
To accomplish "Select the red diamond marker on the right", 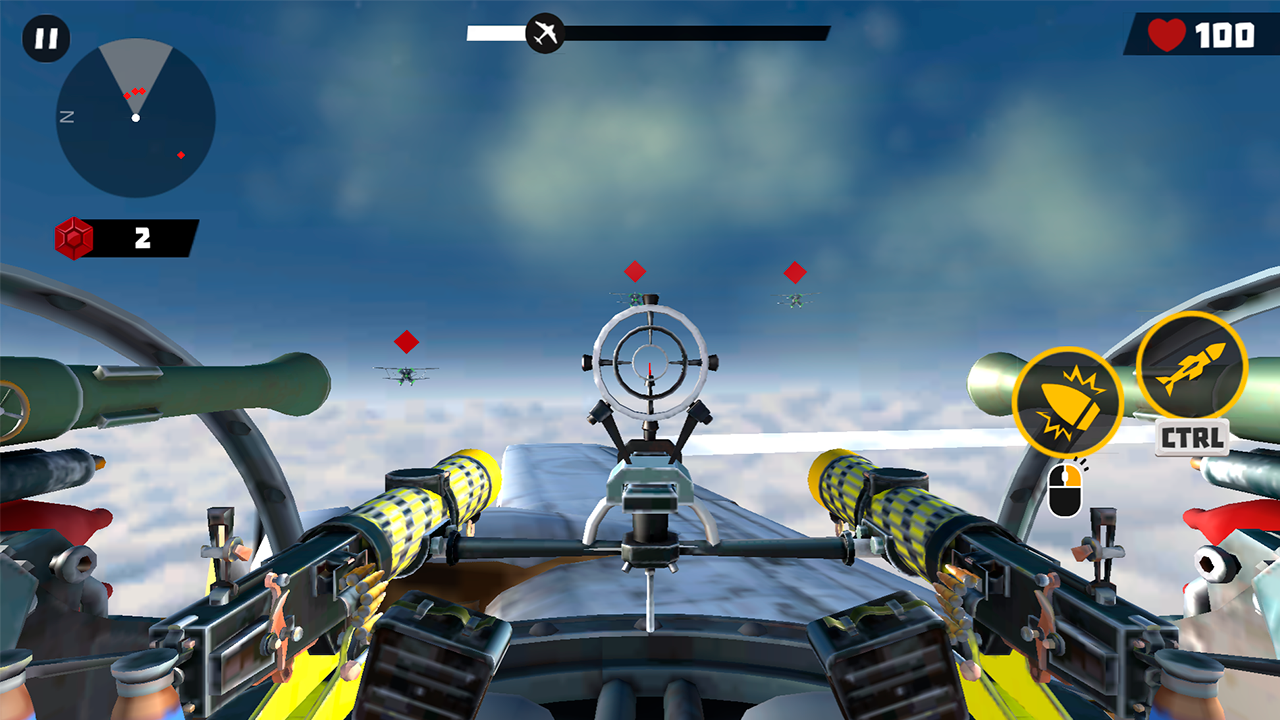I will click(x=793, y=271).
